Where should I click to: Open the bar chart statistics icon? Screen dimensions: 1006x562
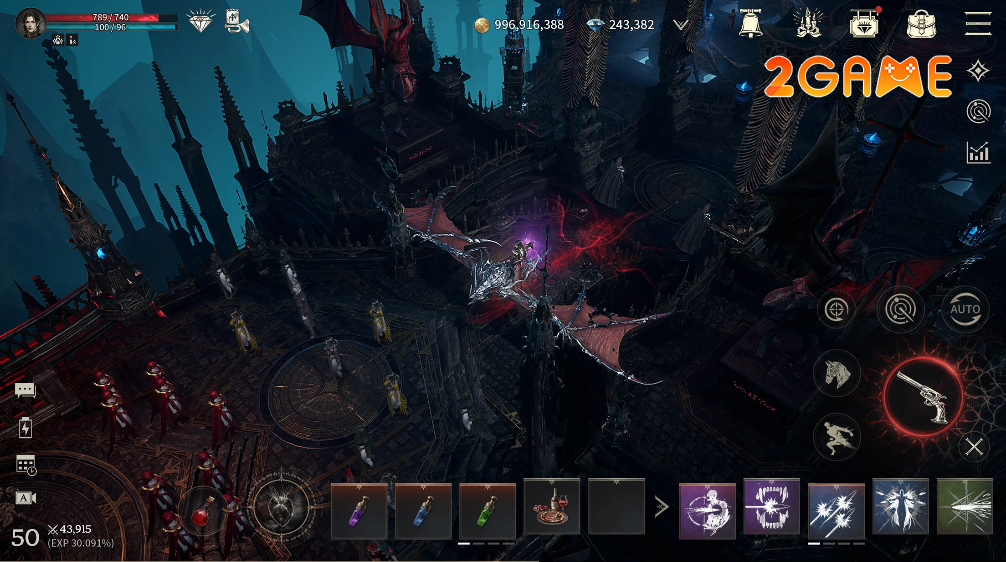(978, 152)
